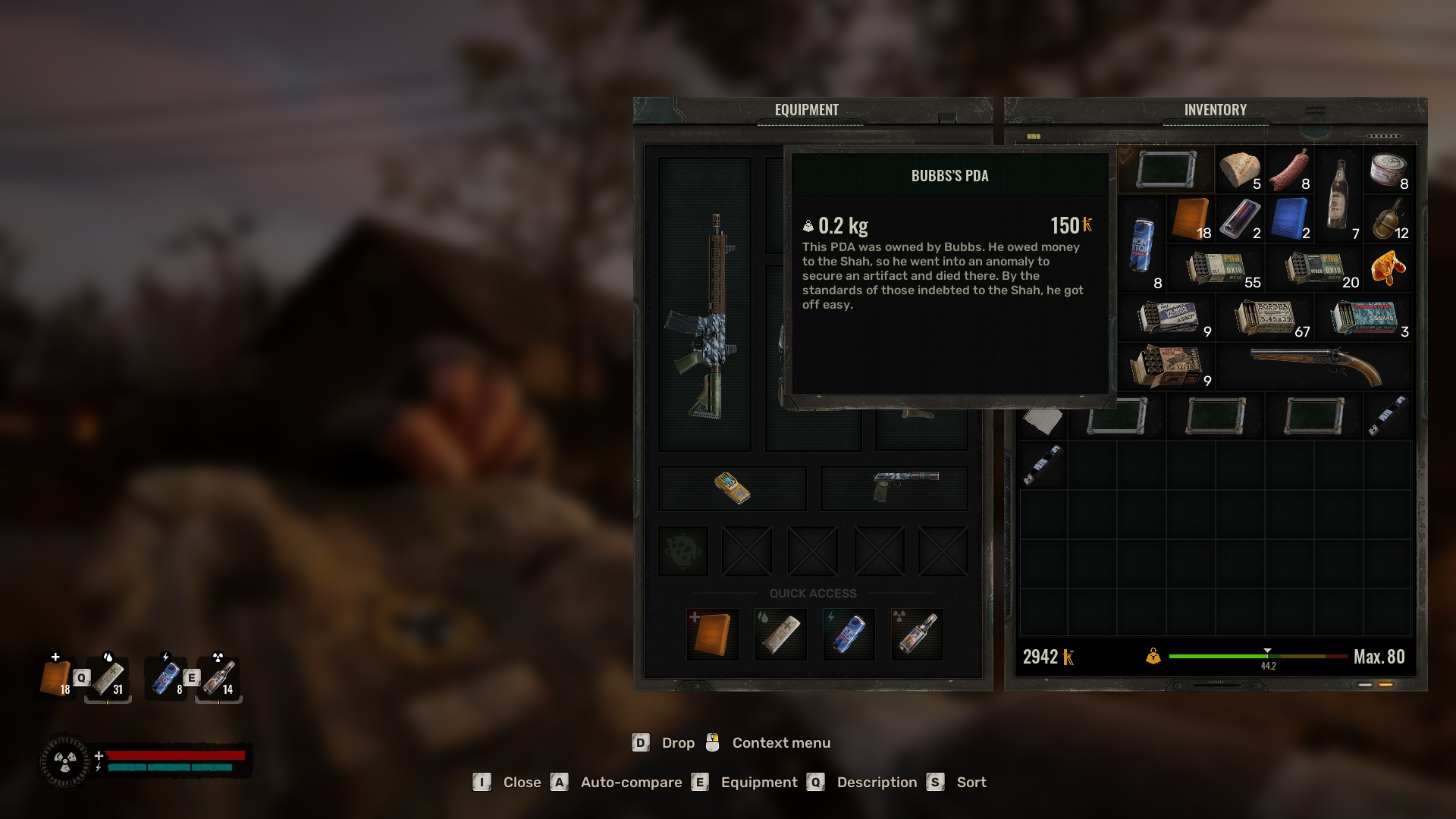1456x819 pixels.
Task: Select the sawed-off shotgun in inventory
Action: point(1314,366)
